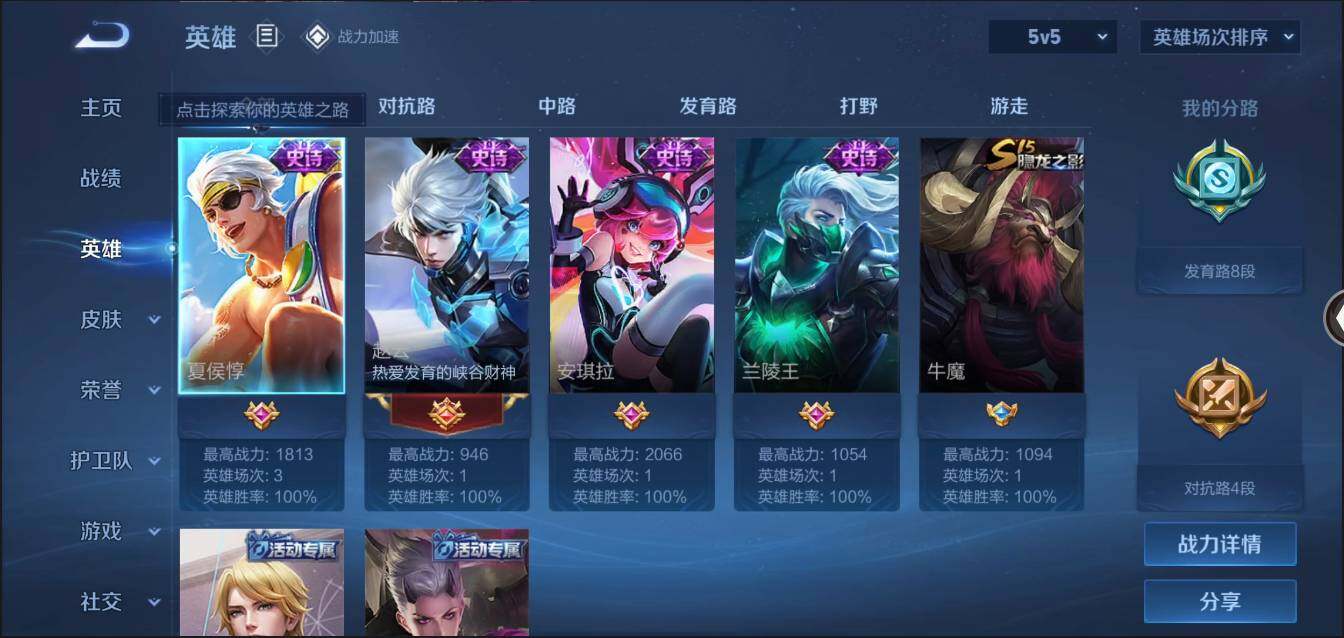Click the 分享 share button
The width and height of the screenshot is (1344, 638).
(1220, 601)
